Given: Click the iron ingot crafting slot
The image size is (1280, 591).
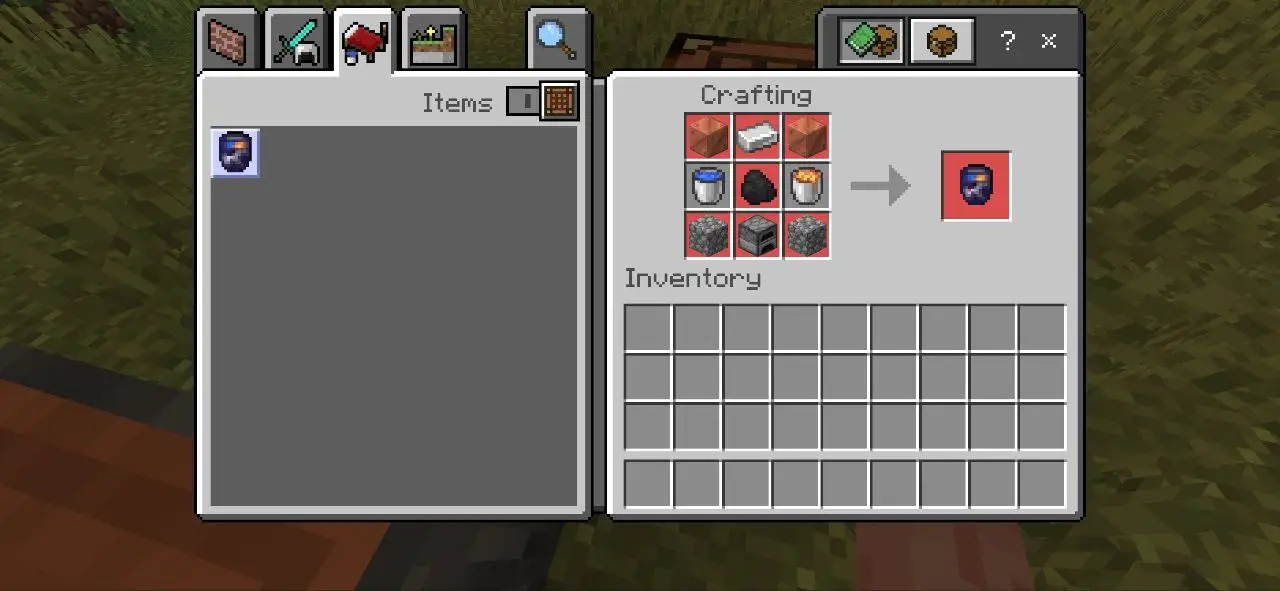Looking at the screenshot, I should coord(758,137).
